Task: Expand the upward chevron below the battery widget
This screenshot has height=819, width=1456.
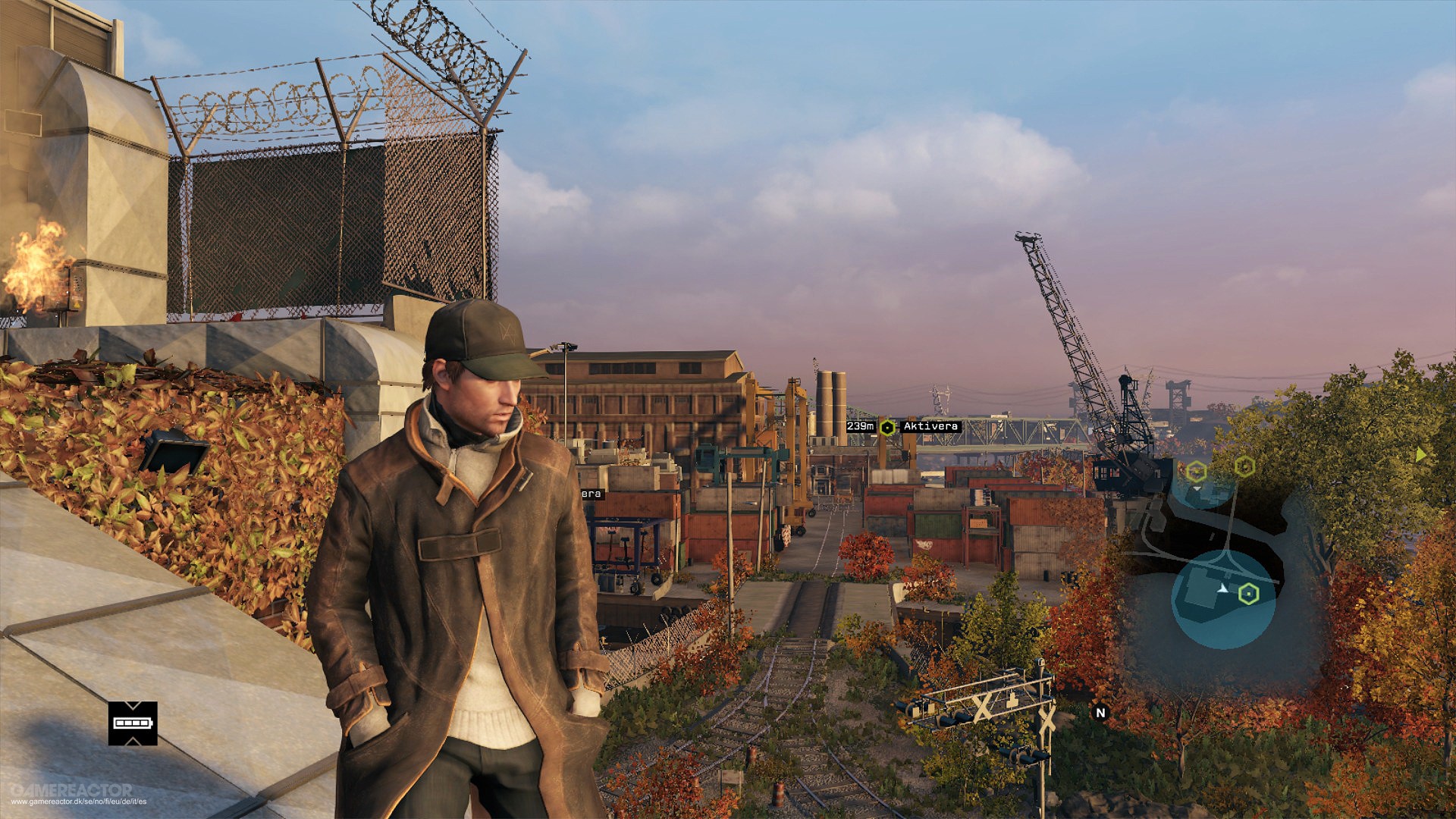Action: click(x=132, y=742)
